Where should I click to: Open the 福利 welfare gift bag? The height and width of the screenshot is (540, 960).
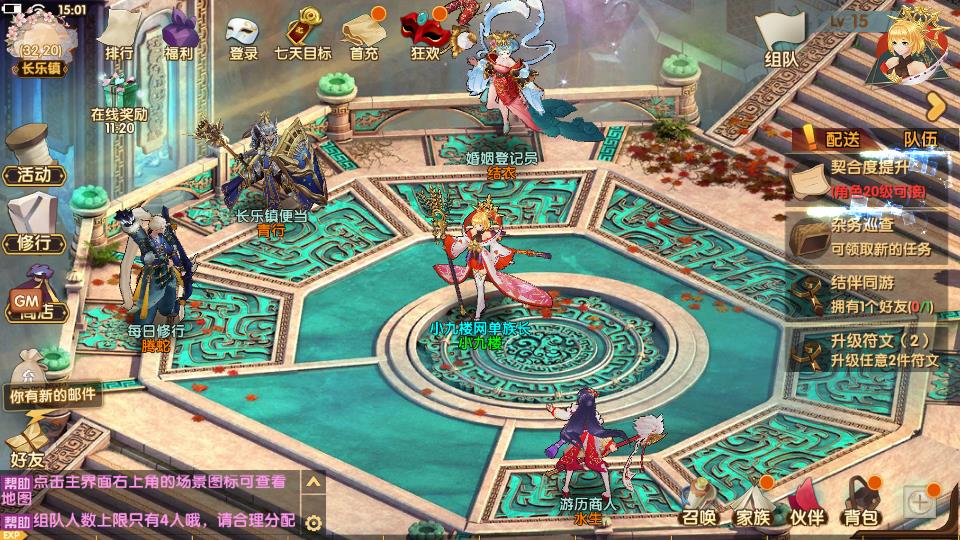click(179, 35)
